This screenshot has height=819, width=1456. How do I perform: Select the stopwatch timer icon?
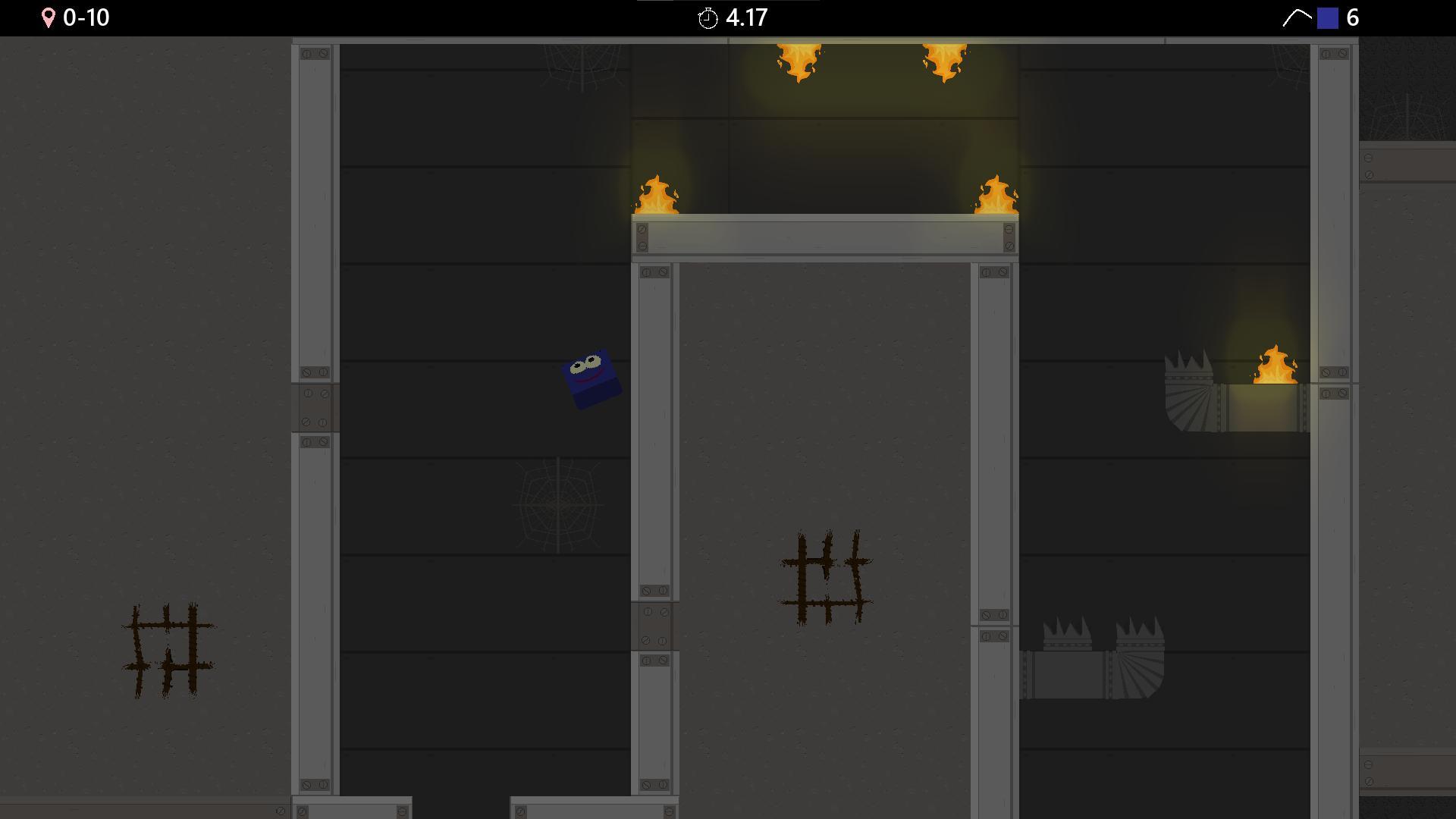pyautogui.click(x=708, y=17)
